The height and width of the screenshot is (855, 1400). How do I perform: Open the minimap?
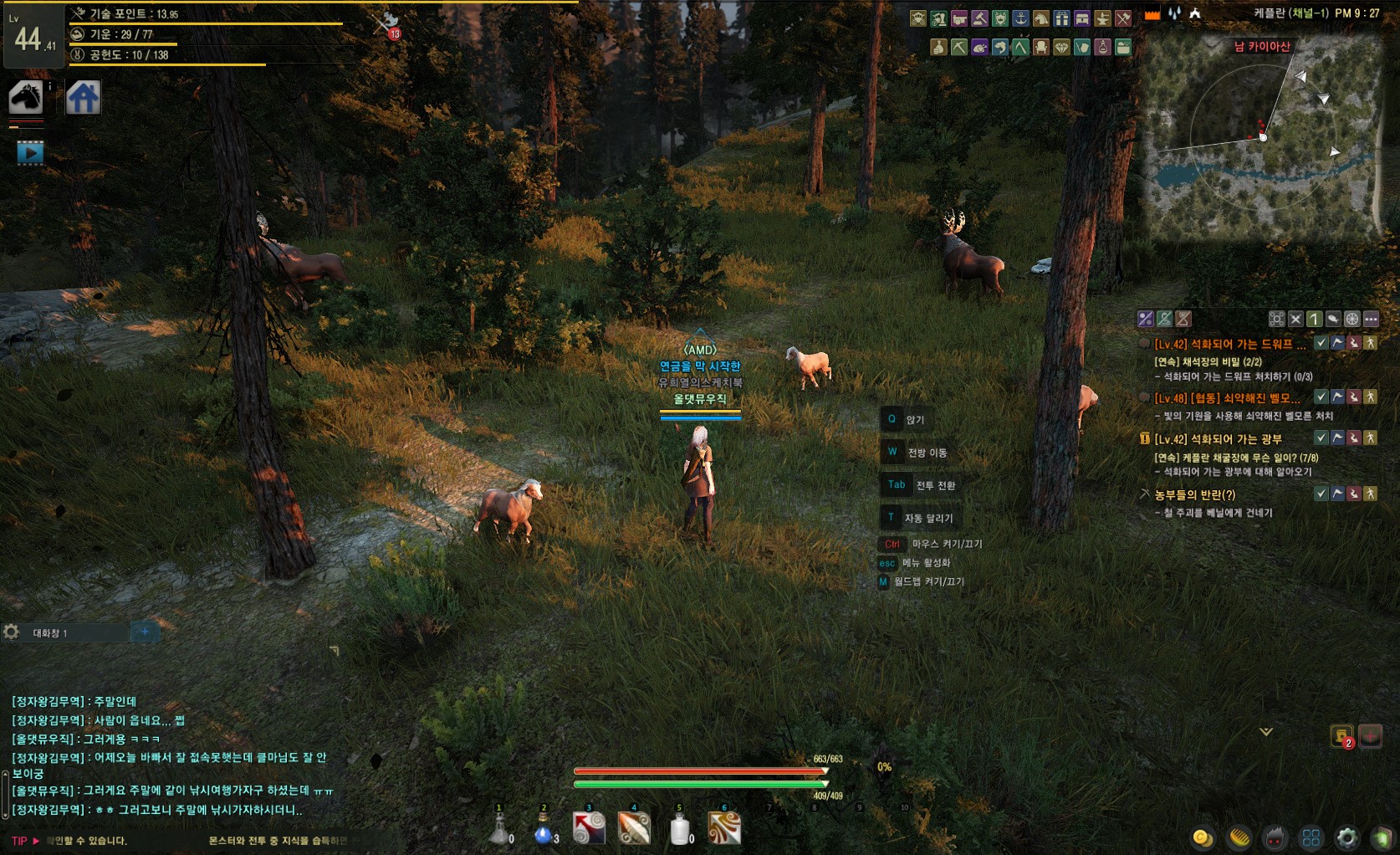pyautogui.click(x=1263, y=139)
